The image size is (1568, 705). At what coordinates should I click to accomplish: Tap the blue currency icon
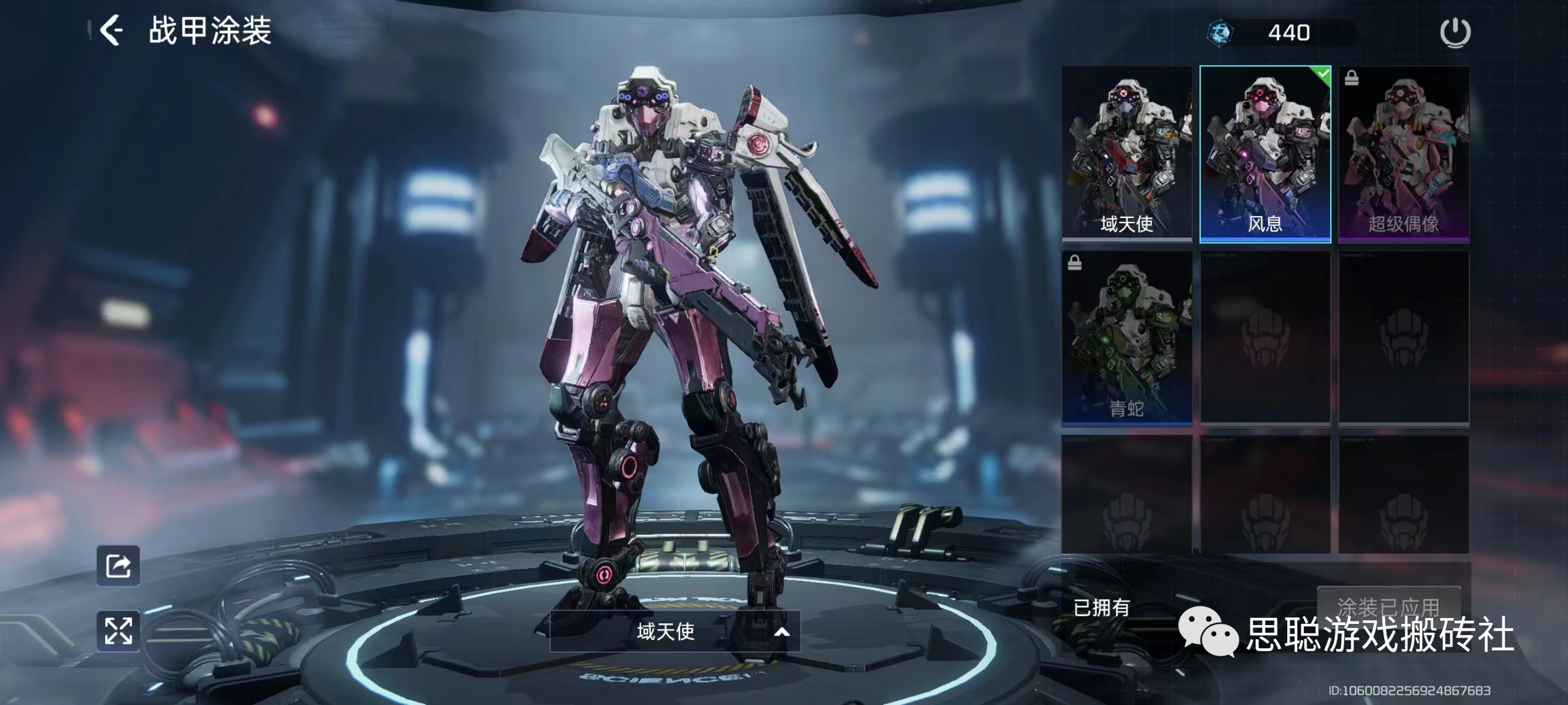1220,33
